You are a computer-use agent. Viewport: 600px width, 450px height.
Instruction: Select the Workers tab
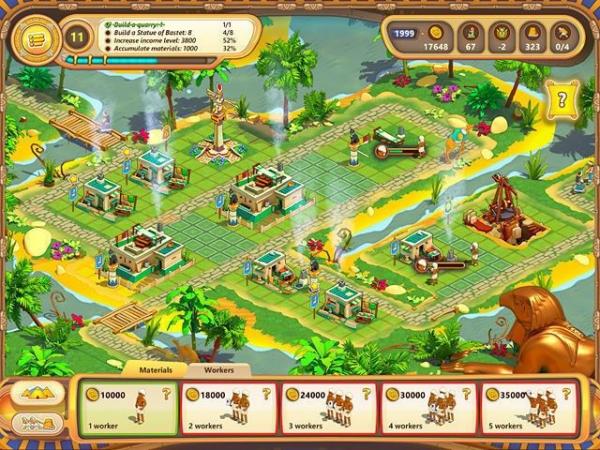click(219, 369)
